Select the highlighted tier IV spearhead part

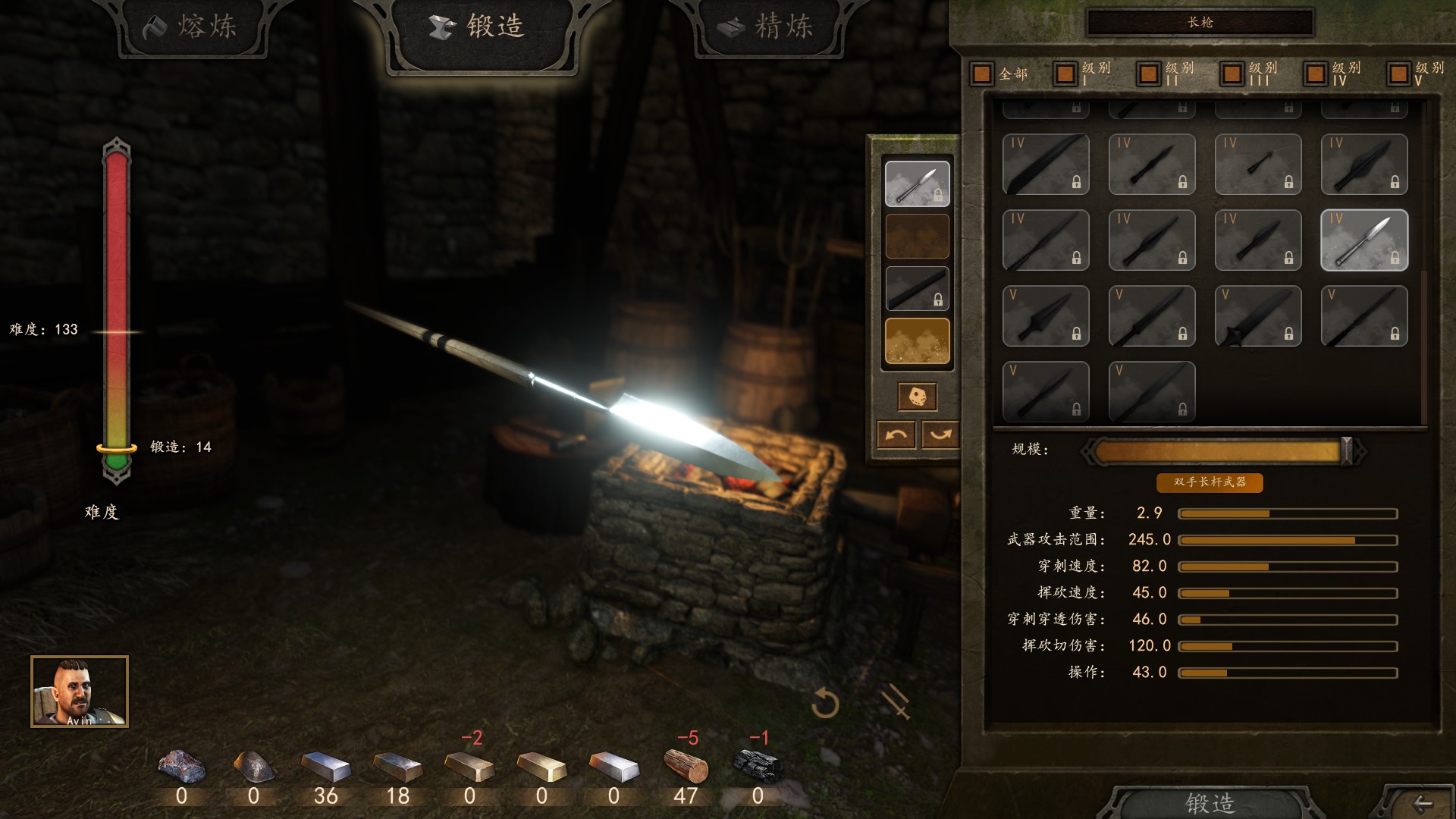point(1363,240)
